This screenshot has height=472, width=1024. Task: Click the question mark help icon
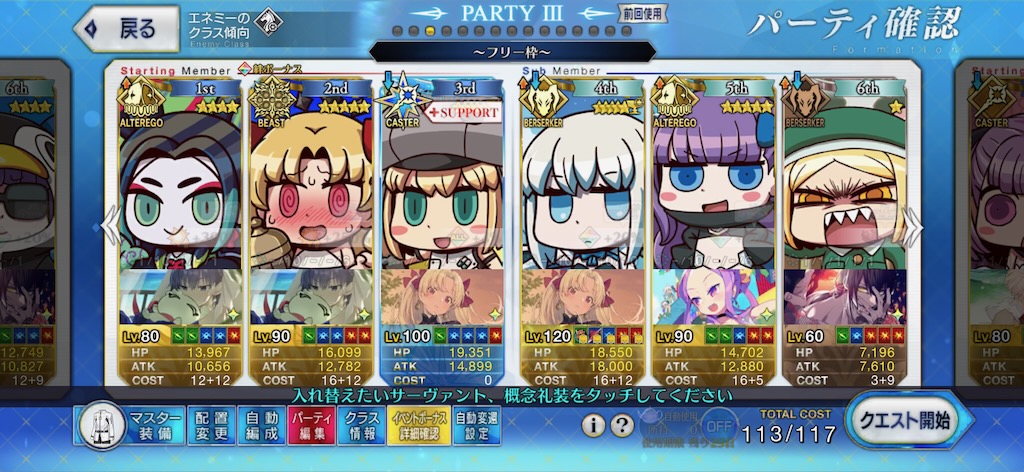622,426
